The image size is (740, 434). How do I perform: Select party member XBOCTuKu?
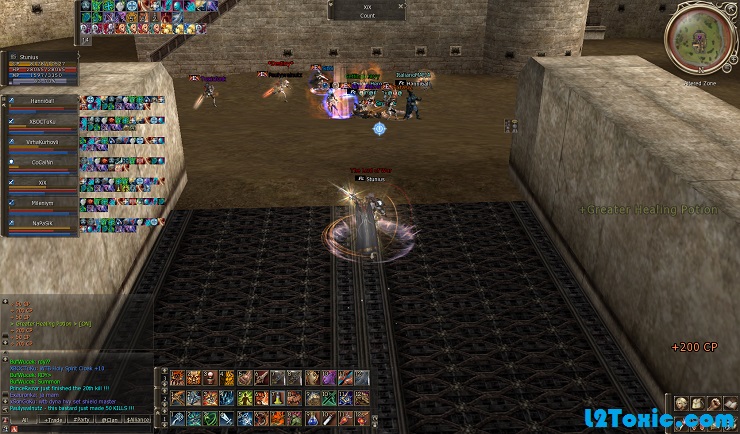click(41, 122)
